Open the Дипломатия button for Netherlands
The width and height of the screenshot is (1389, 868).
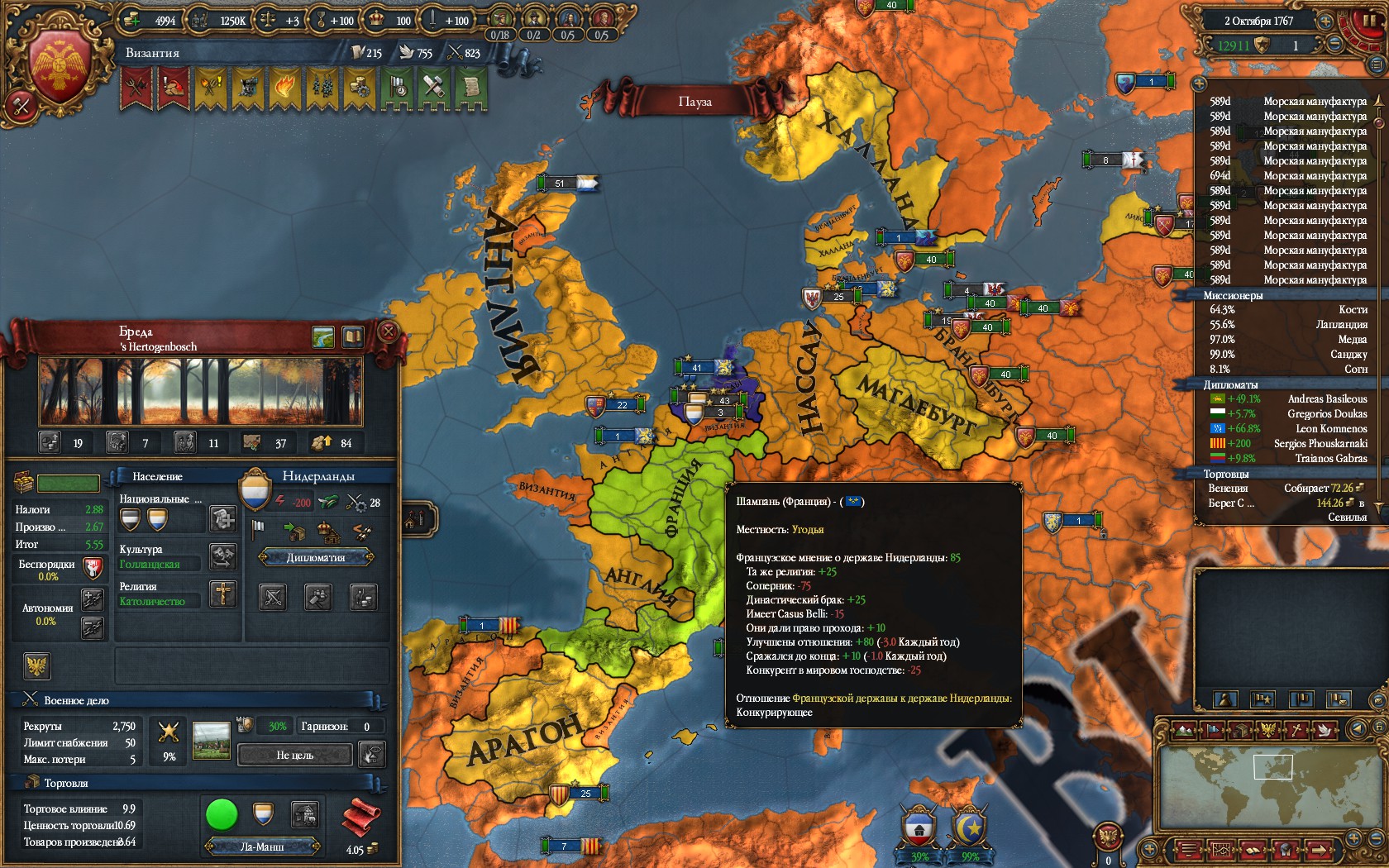point(316,558)
